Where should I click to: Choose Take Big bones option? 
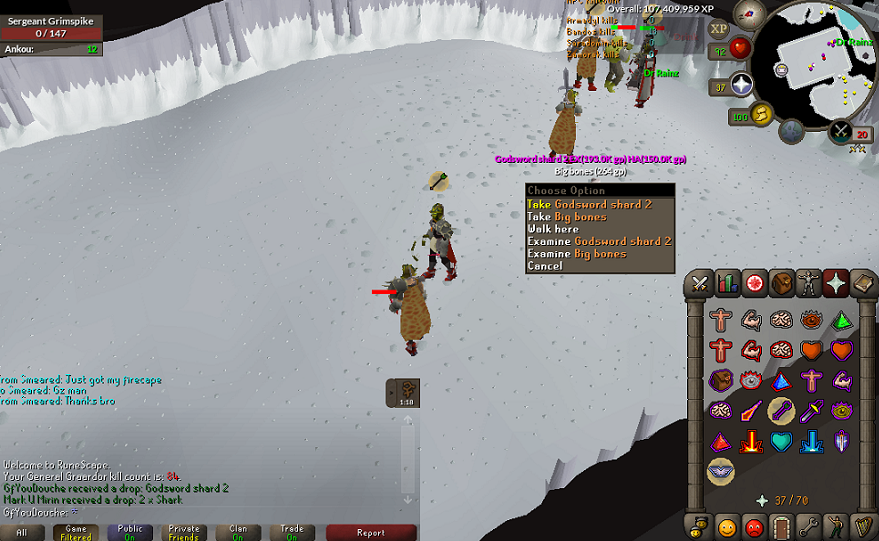coord(566,217)
